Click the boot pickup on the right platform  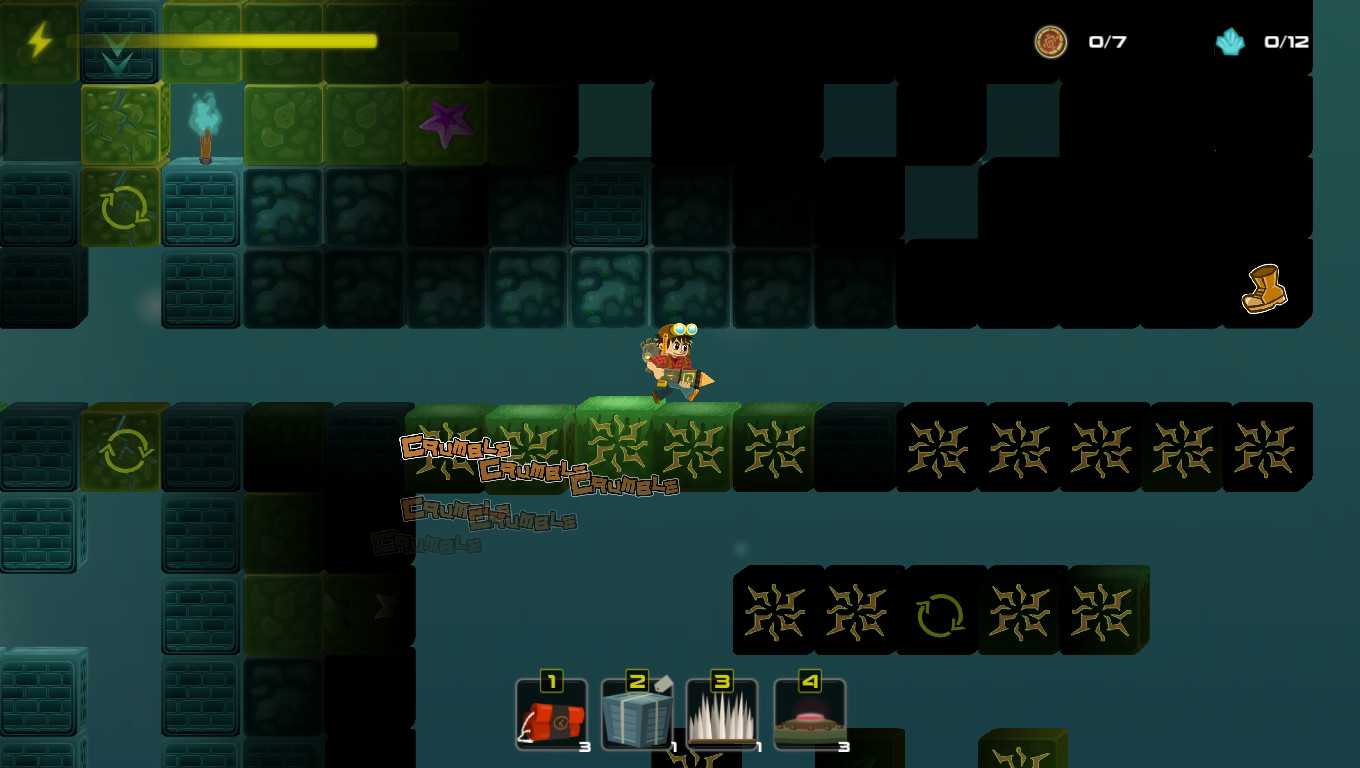[1262, 288]
